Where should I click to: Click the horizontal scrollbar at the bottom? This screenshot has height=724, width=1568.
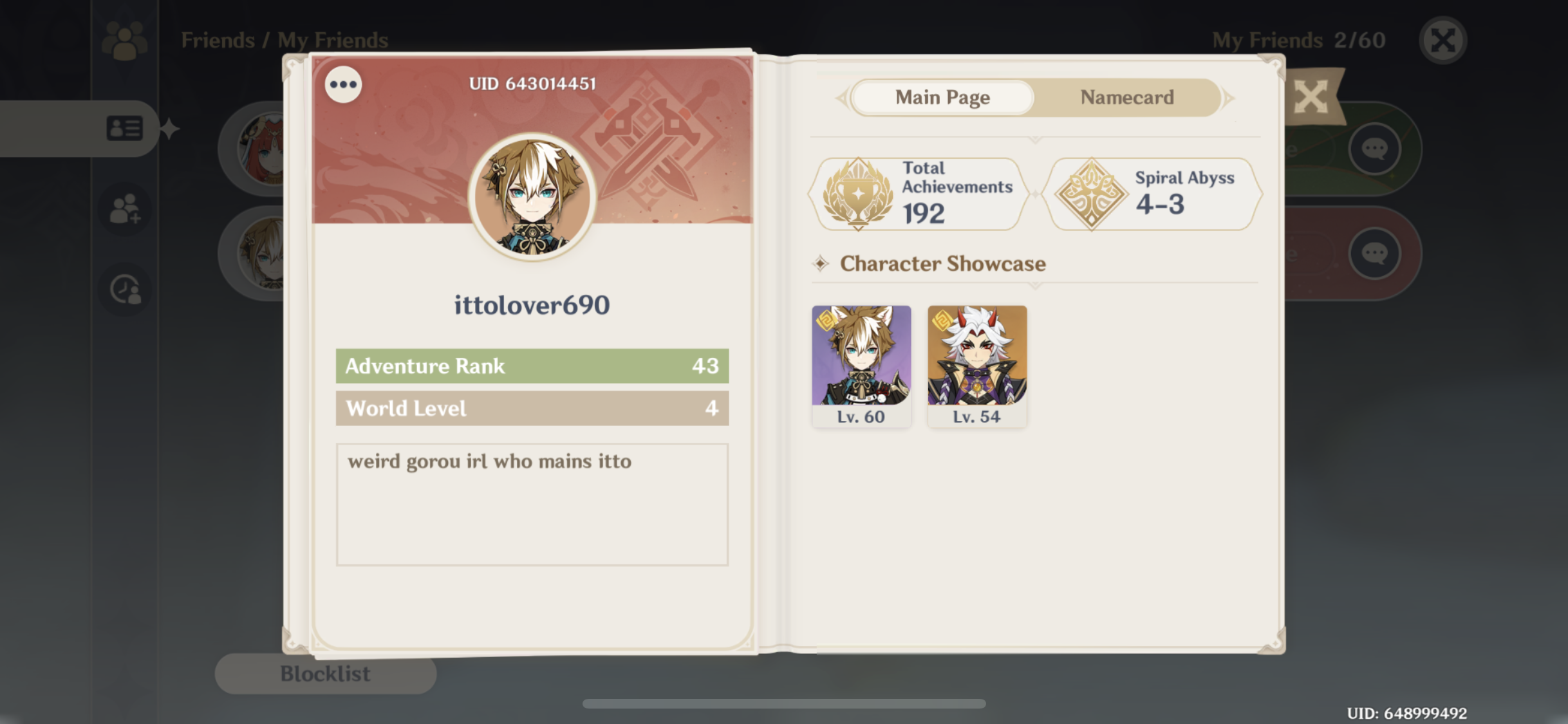[x=784, y=704]
